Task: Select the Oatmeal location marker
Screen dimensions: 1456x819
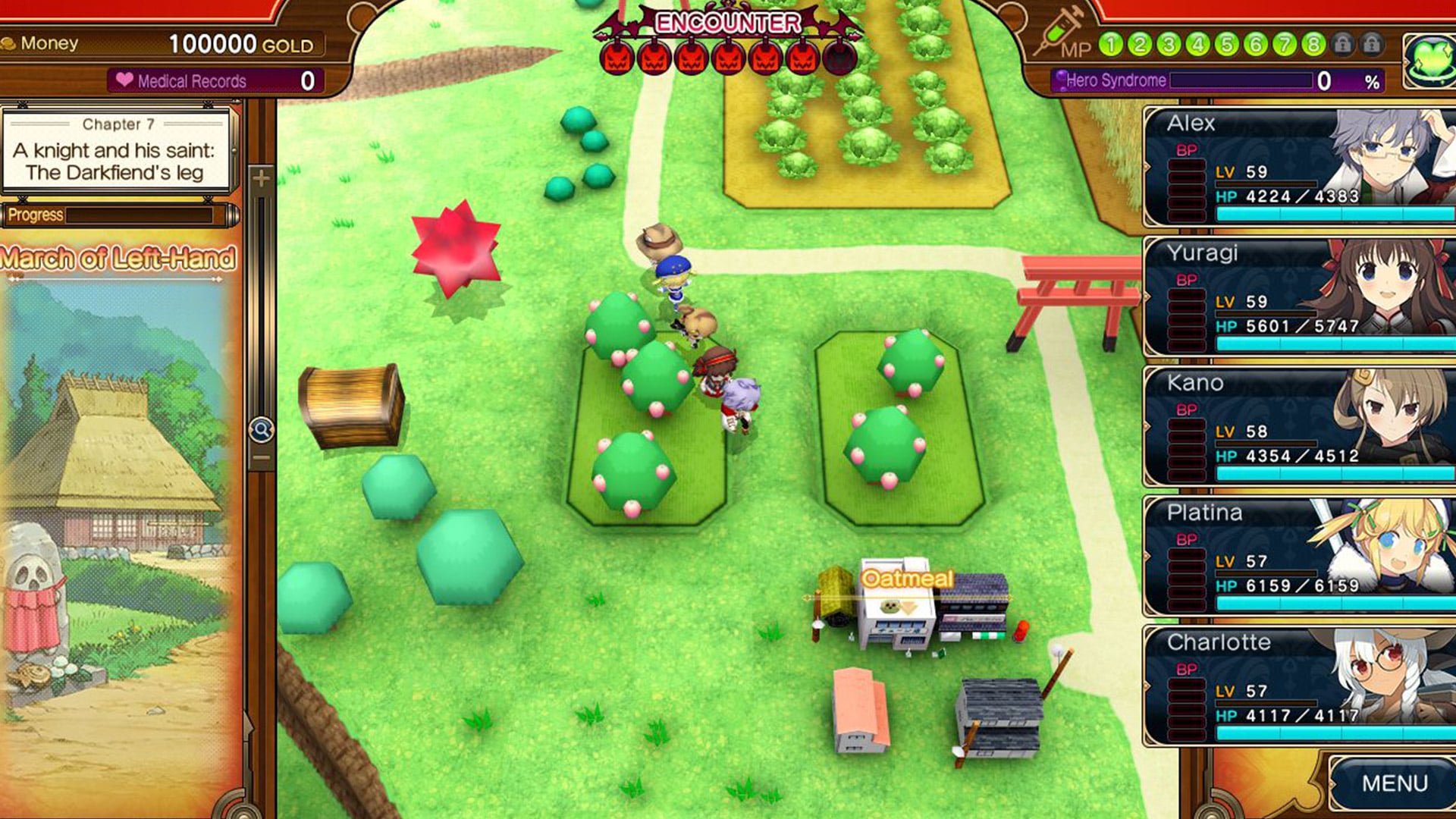Action: (907, 579)
